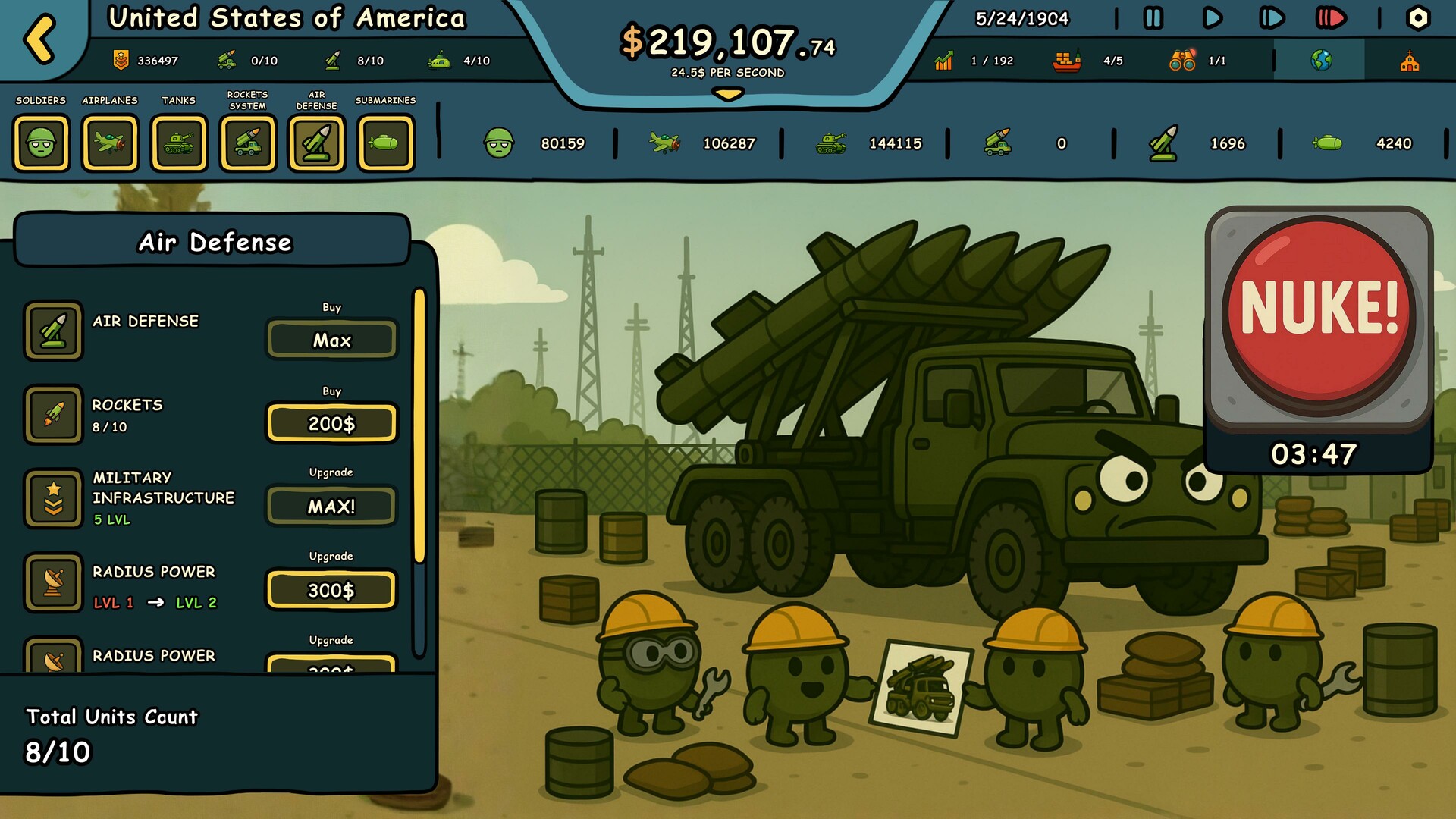Select the Rockets System icon
Screen dimensions: 1456x819
248,143
